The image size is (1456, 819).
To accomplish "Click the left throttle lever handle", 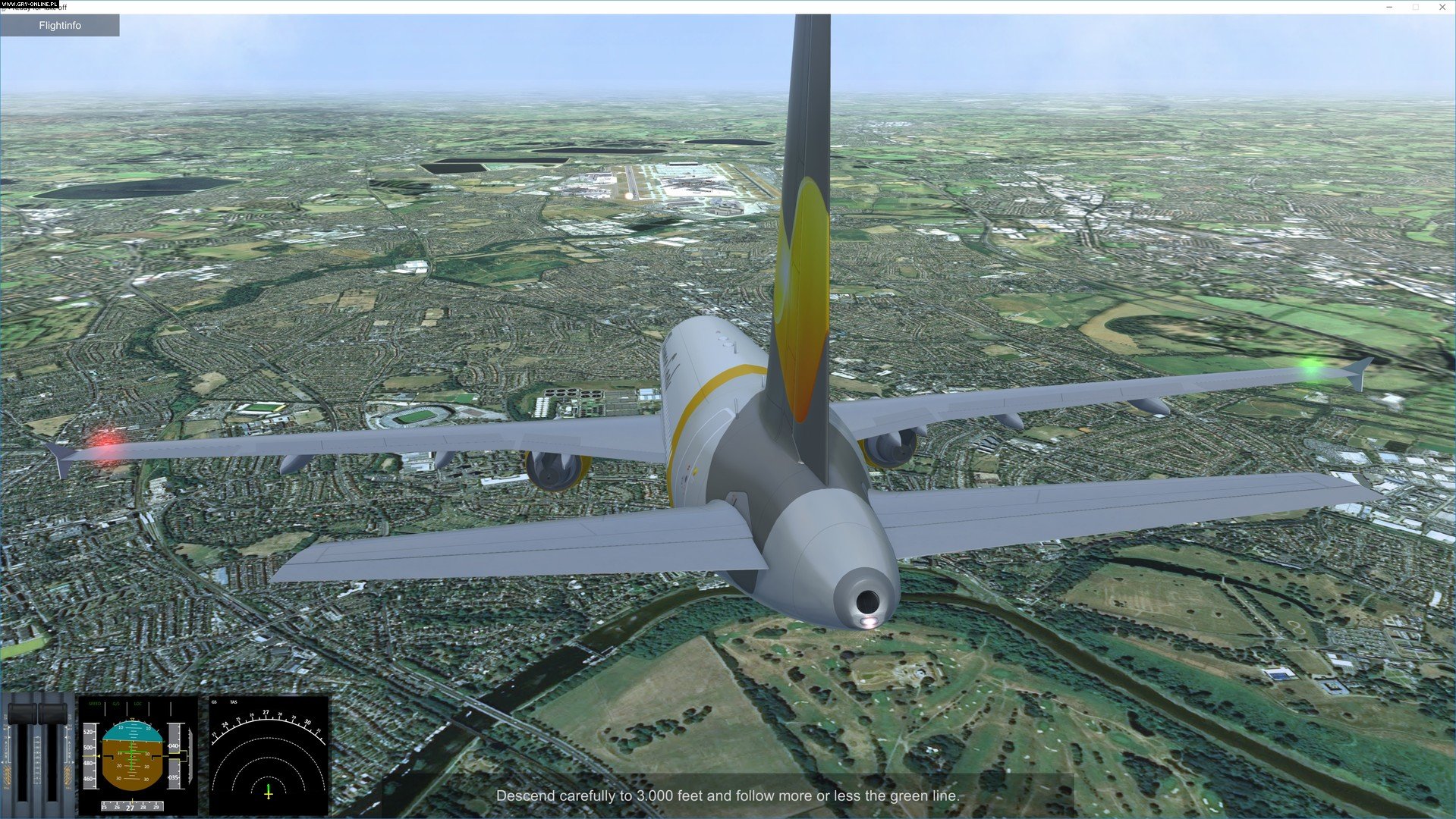I will [x=22, y=714].
